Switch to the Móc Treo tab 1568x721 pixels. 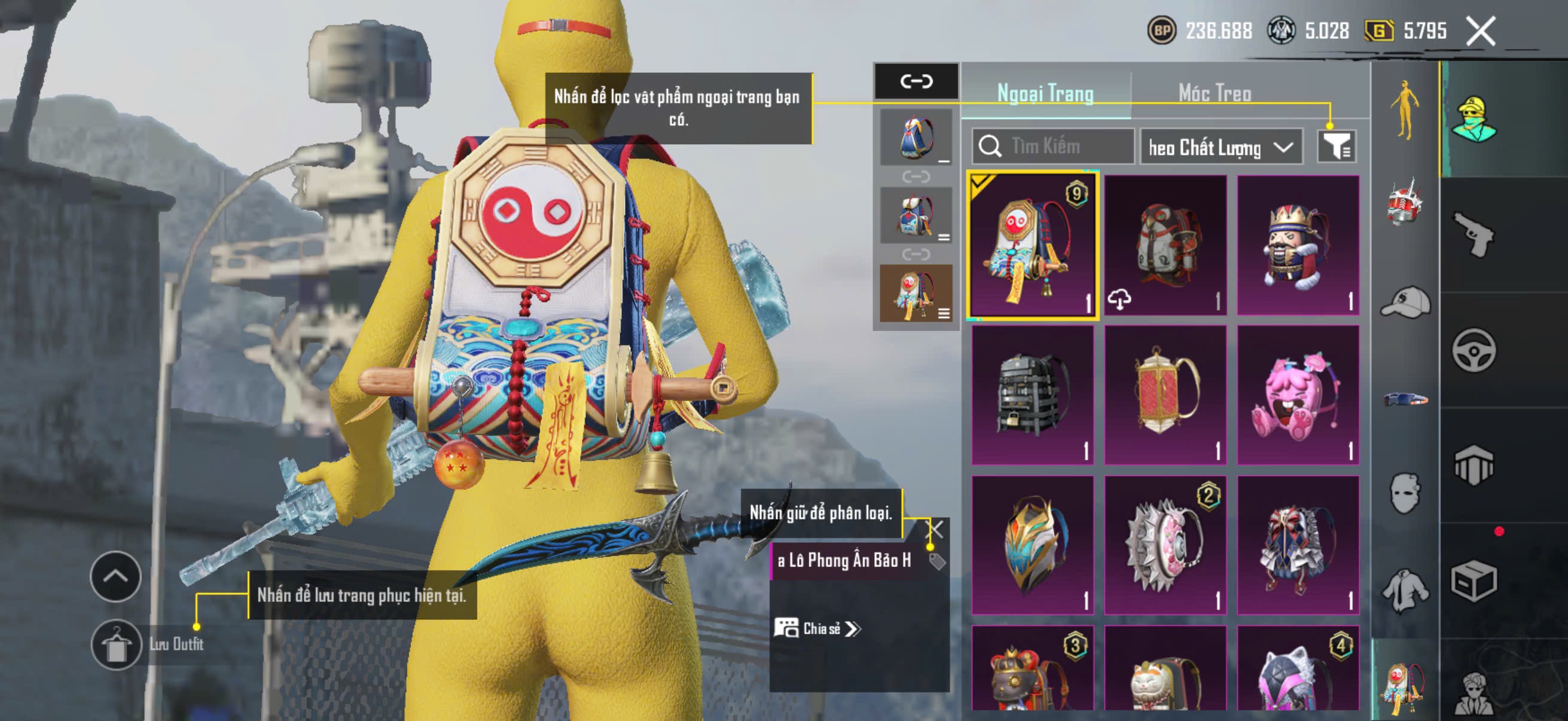(1215, 94)
